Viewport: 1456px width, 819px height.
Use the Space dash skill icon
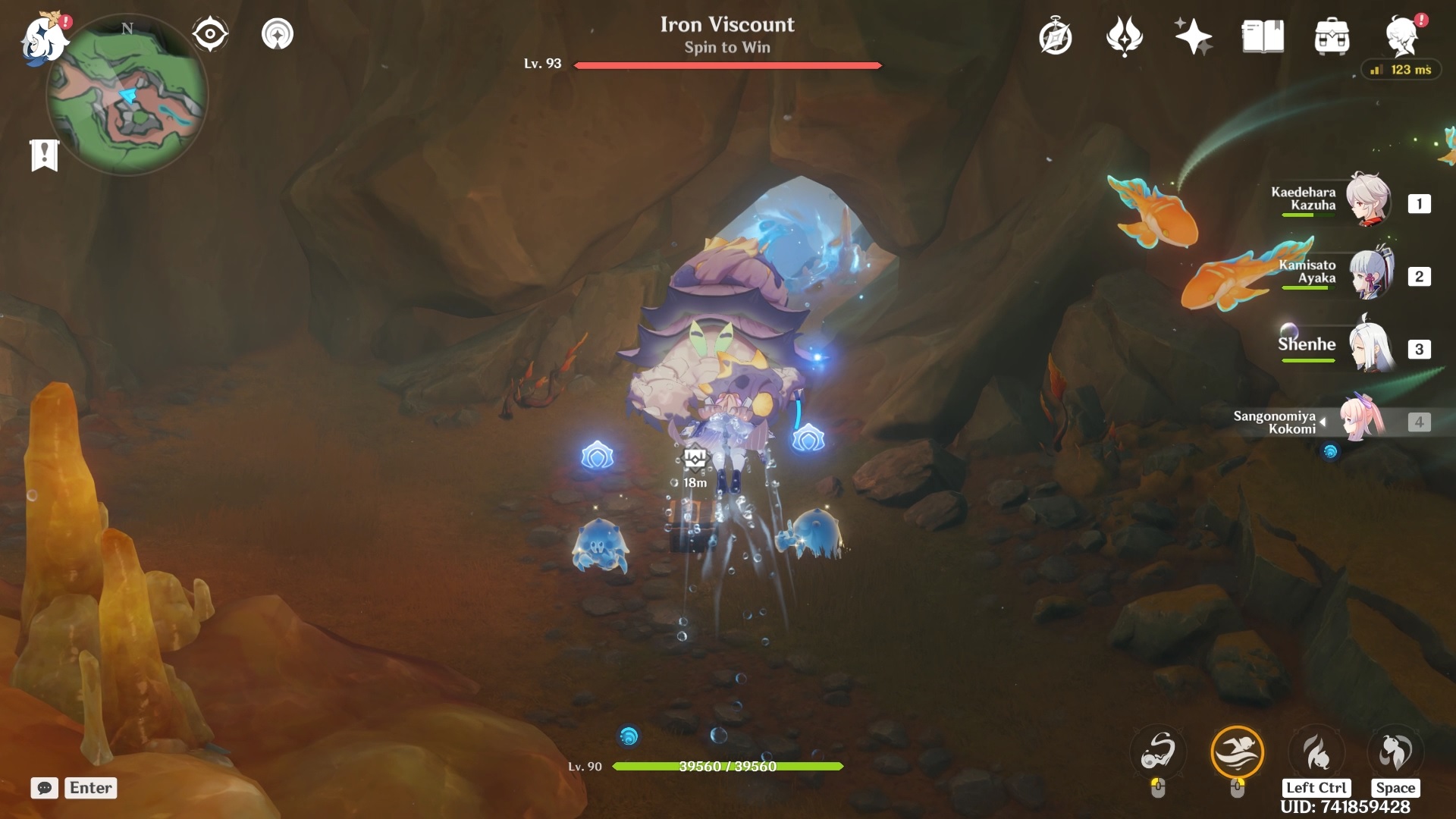[x=1395, y=752]
